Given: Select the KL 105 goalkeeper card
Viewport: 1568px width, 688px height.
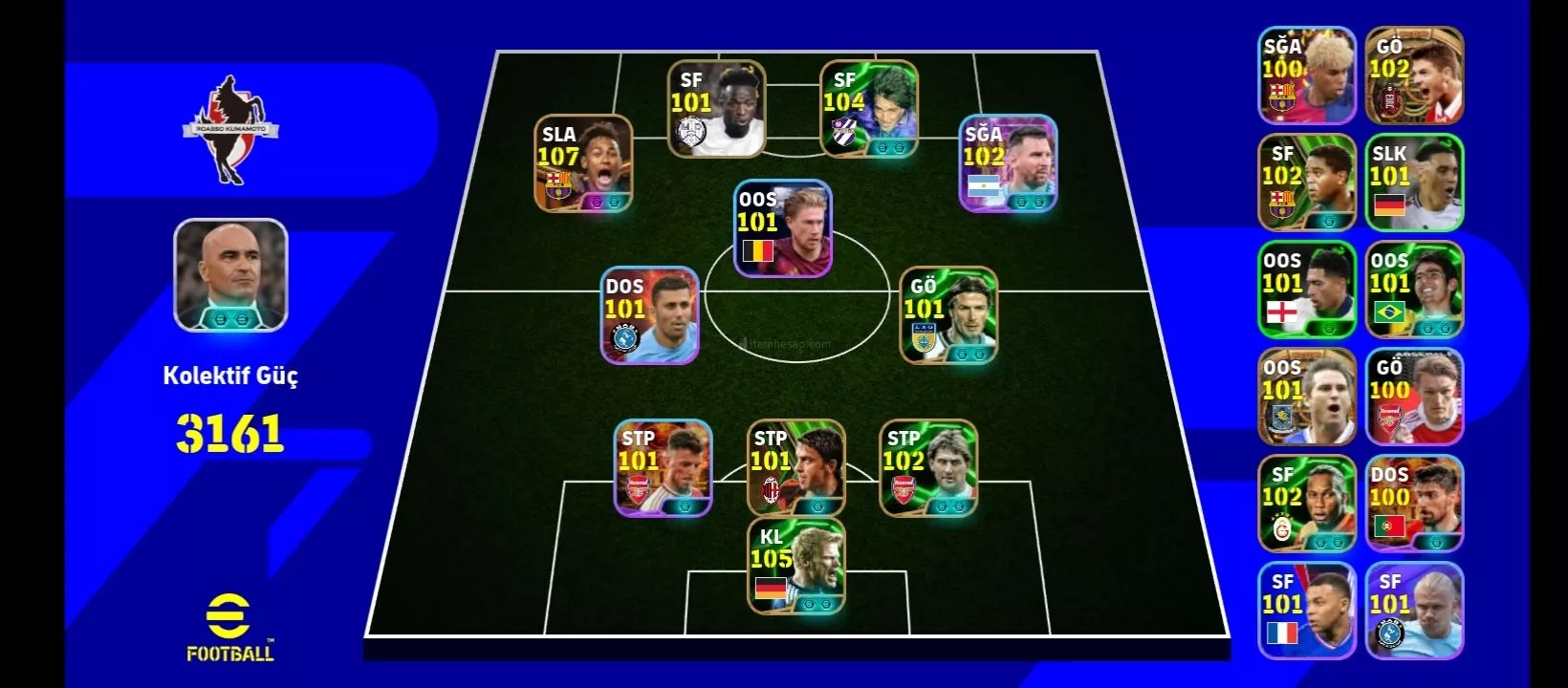Looking at the screenshot, I should [x=795, y=566].
